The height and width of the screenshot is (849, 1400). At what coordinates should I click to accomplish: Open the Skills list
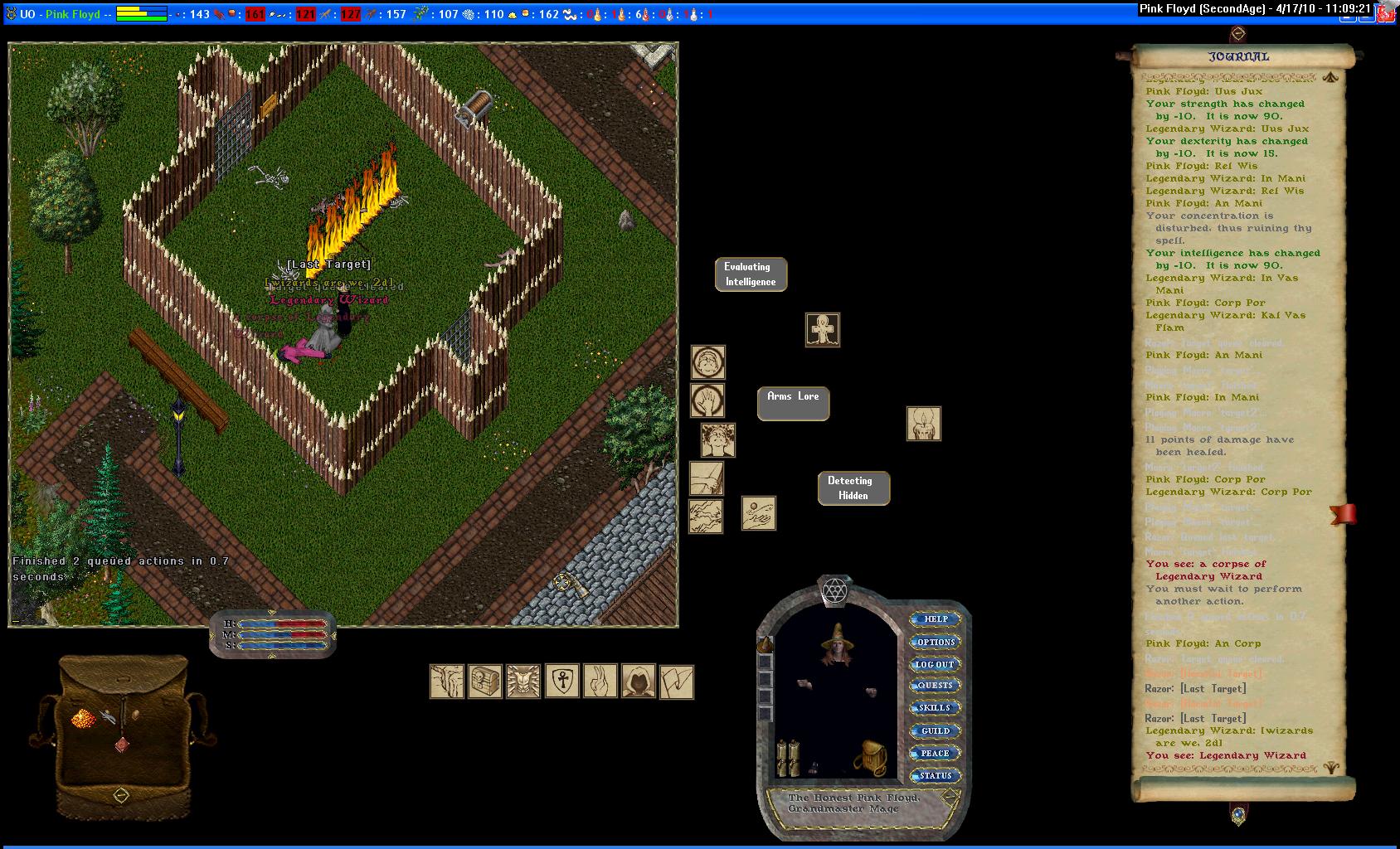pos(935,708)
